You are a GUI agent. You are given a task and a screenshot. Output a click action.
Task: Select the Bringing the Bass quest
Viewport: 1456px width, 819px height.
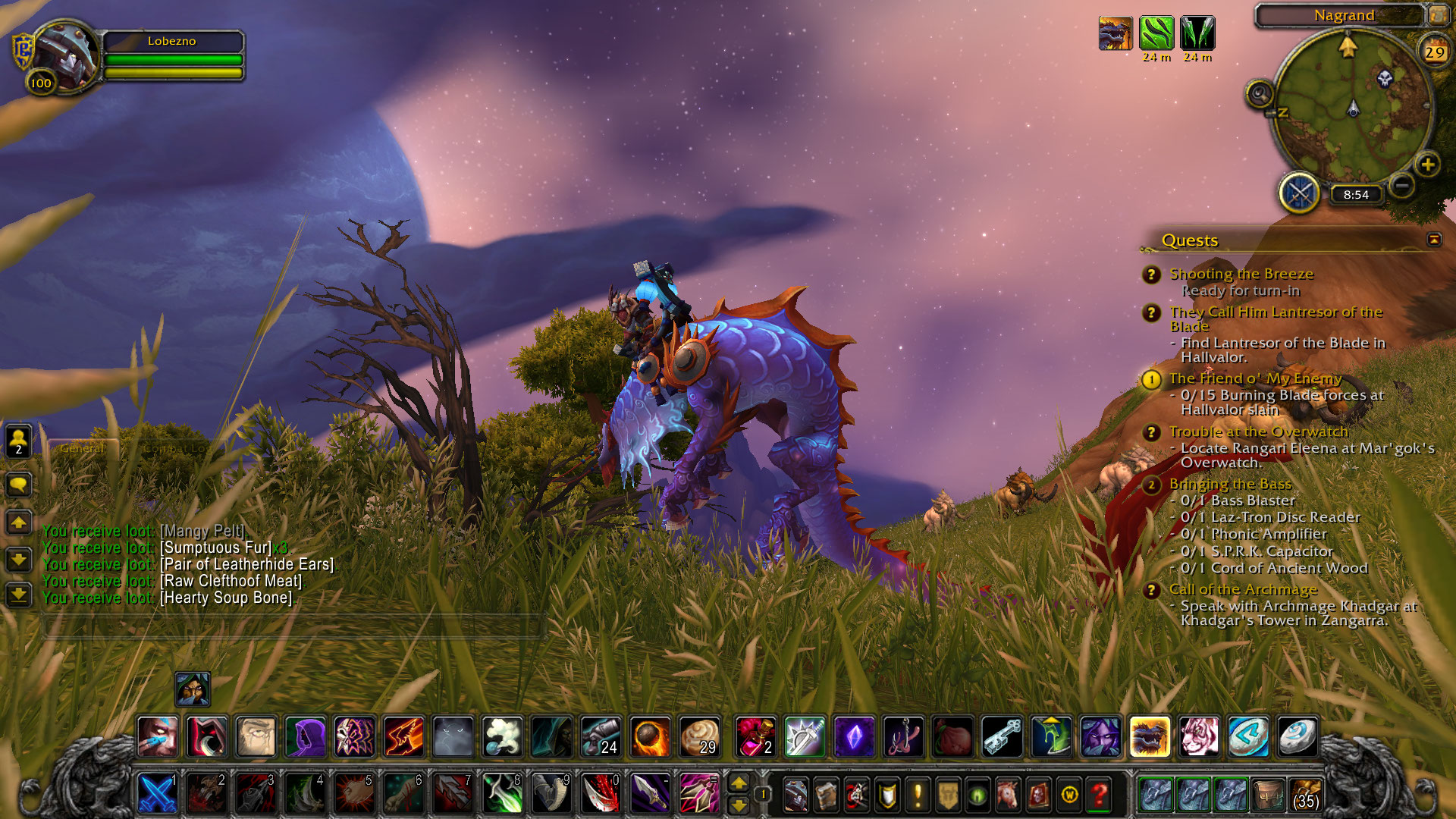click(x=1229, y=484)
